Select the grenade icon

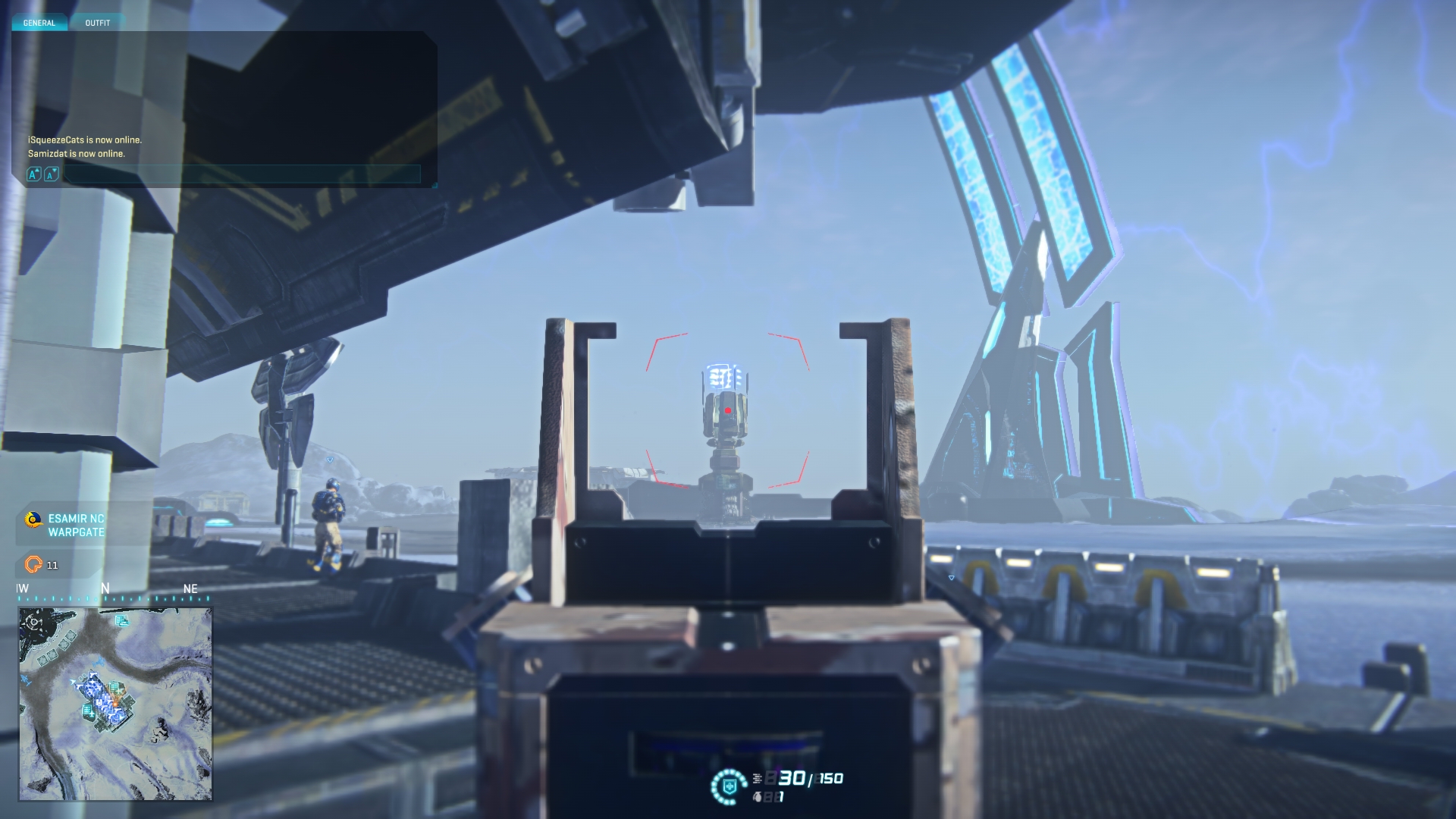point(757,797)
